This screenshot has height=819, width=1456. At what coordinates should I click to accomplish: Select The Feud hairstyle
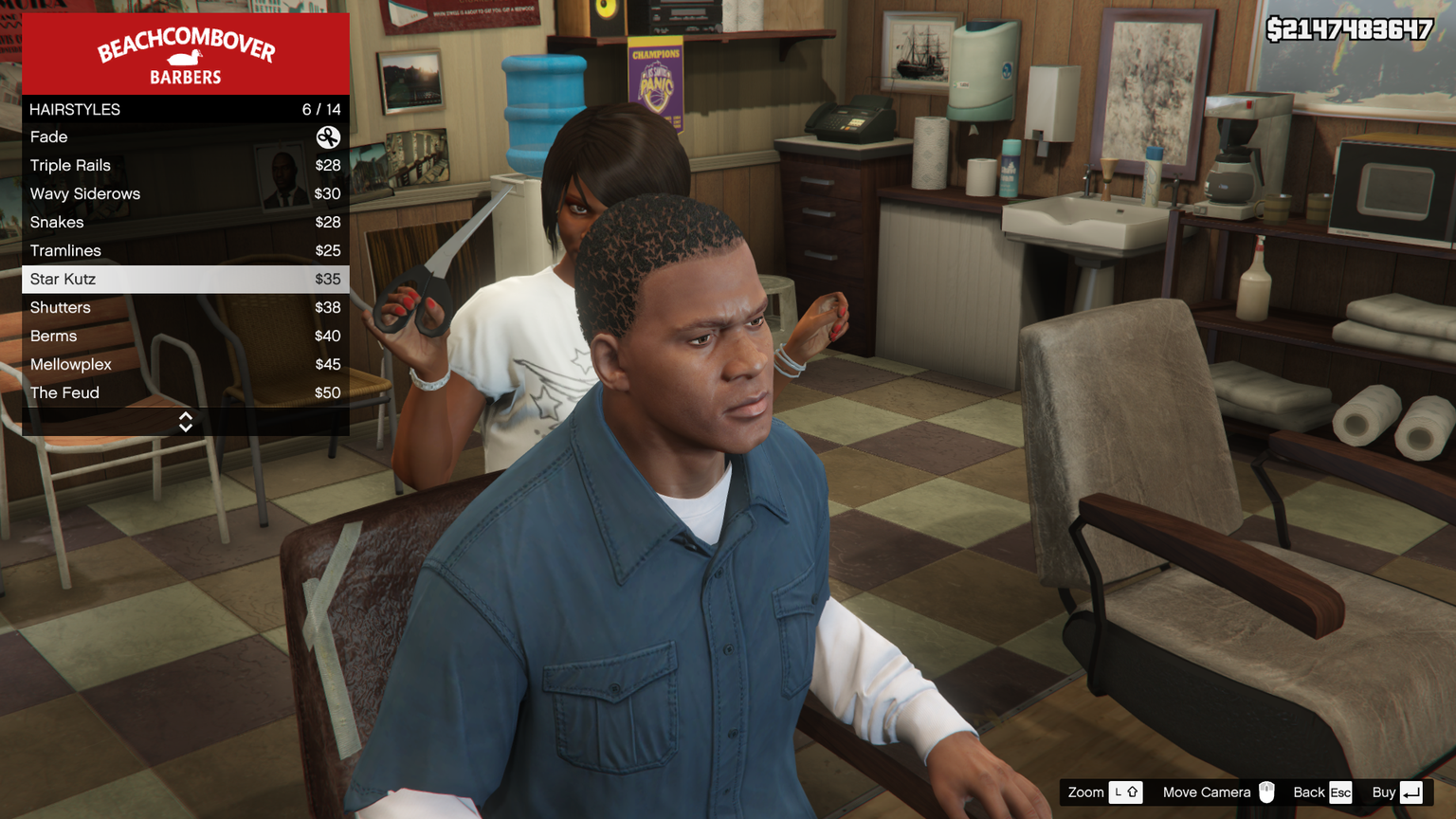185,393
